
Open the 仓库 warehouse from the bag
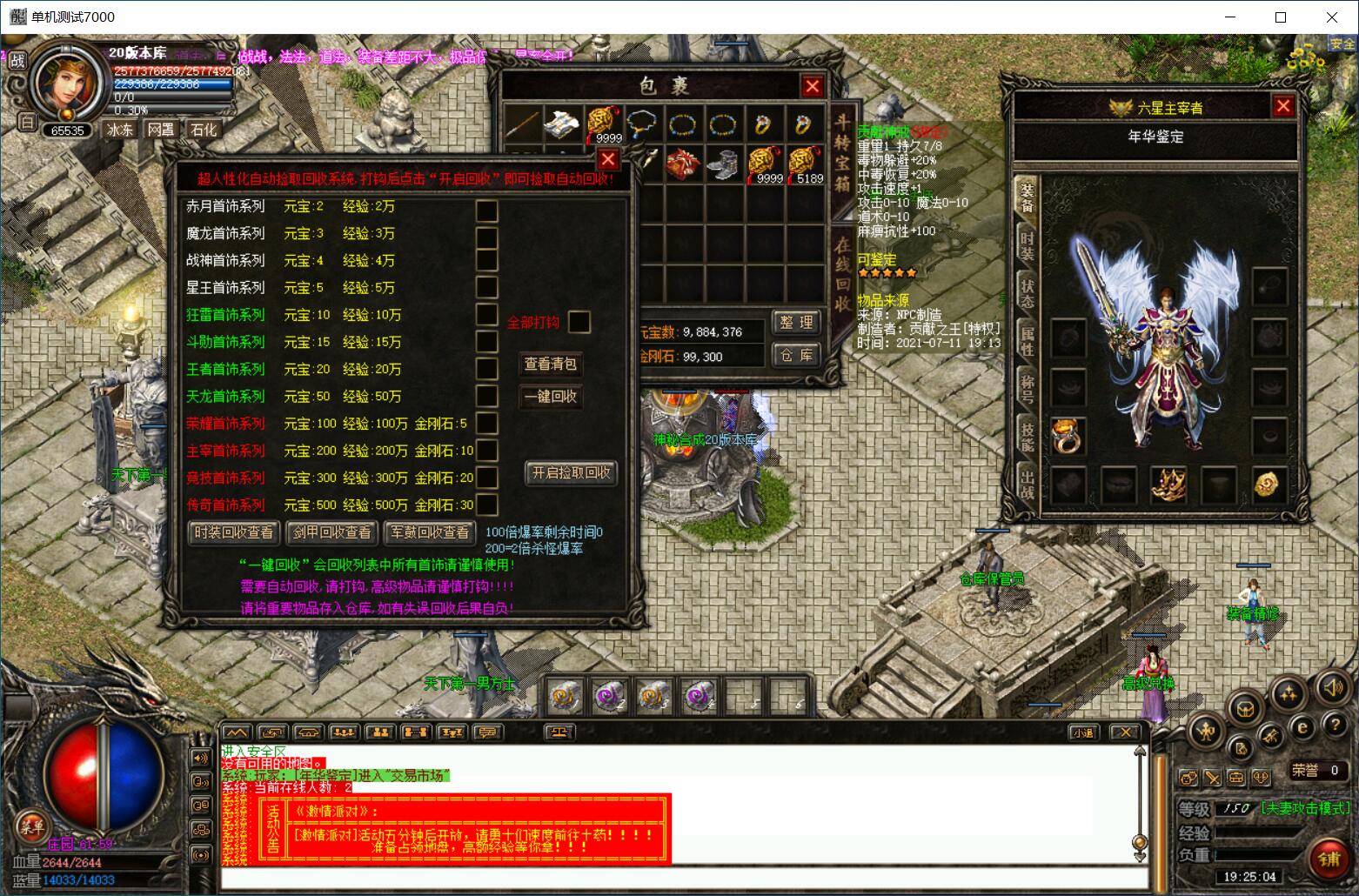tap(796, 355)
